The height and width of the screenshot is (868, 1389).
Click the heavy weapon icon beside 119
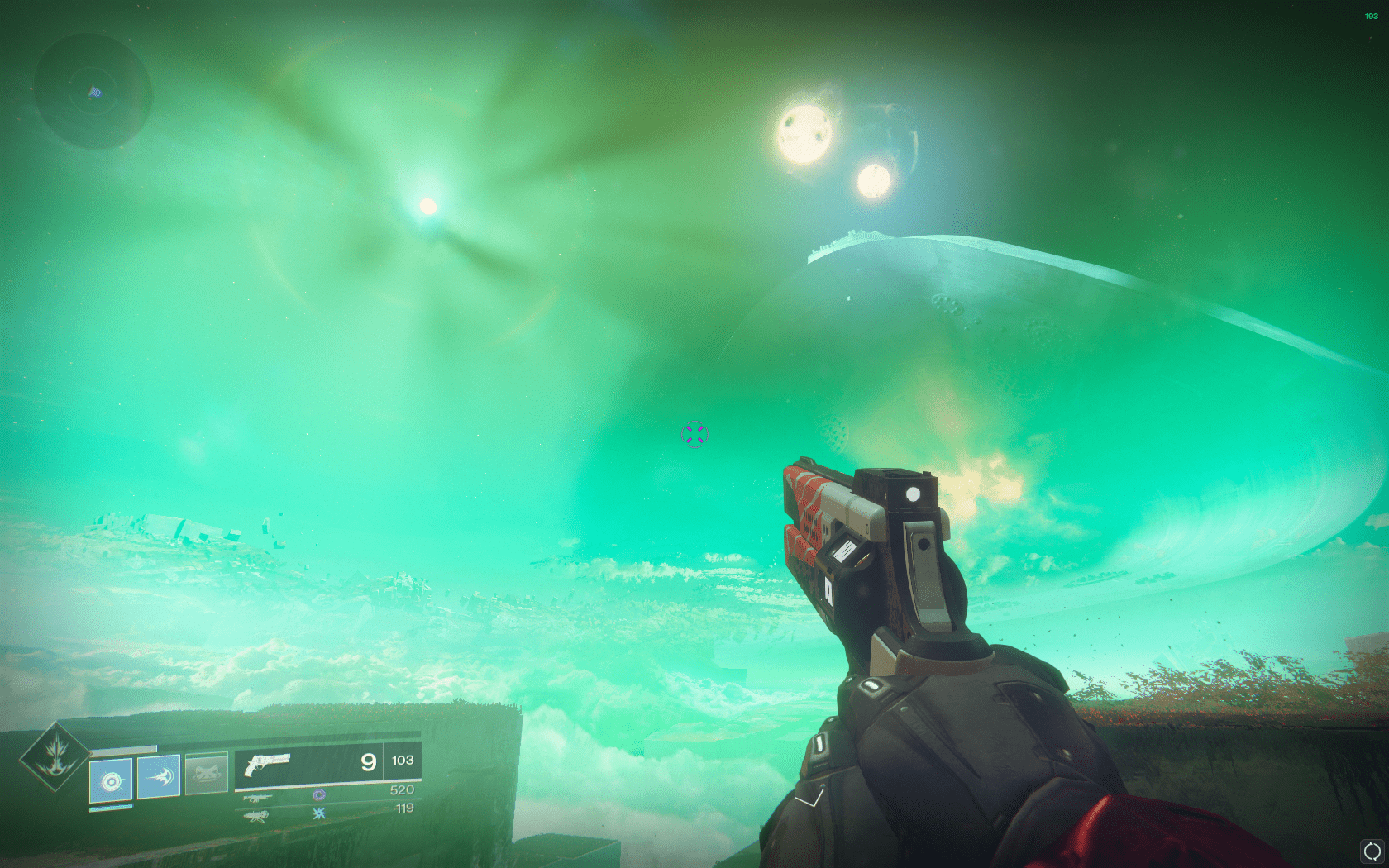(x=257, y=817)
